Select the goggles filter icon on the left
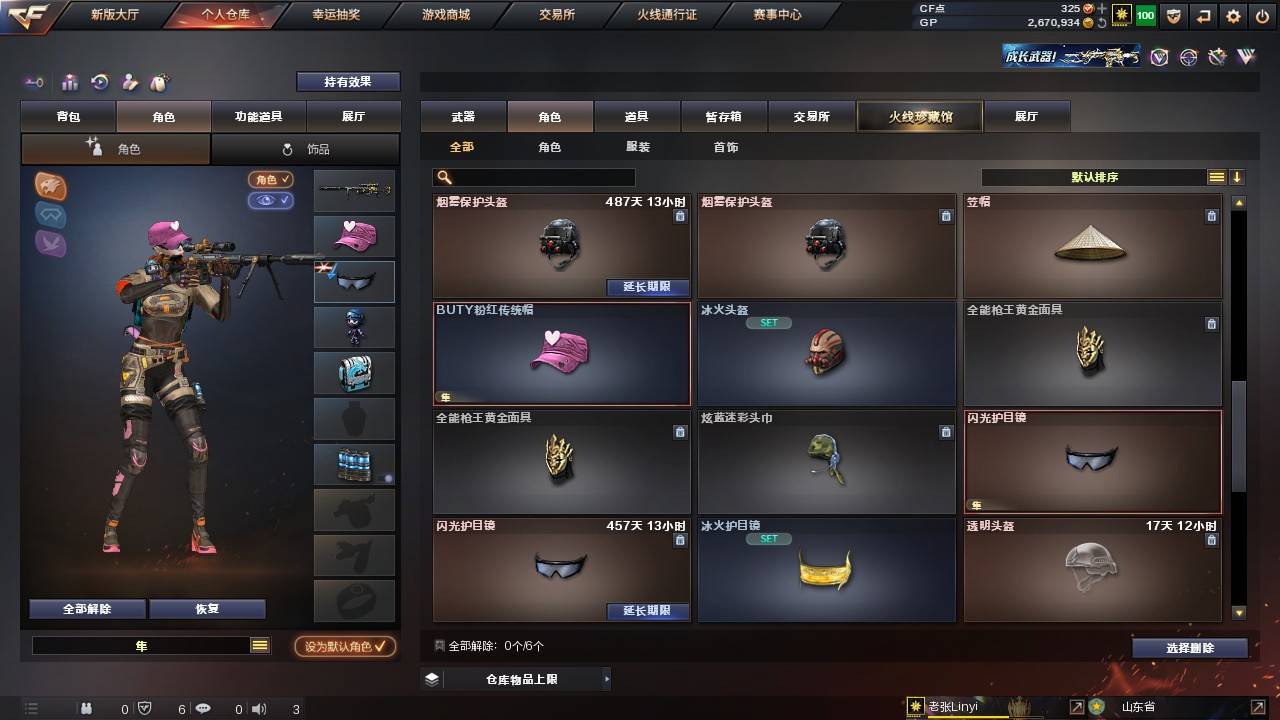Screen dimensions: 1280x720 coord(50,214)
